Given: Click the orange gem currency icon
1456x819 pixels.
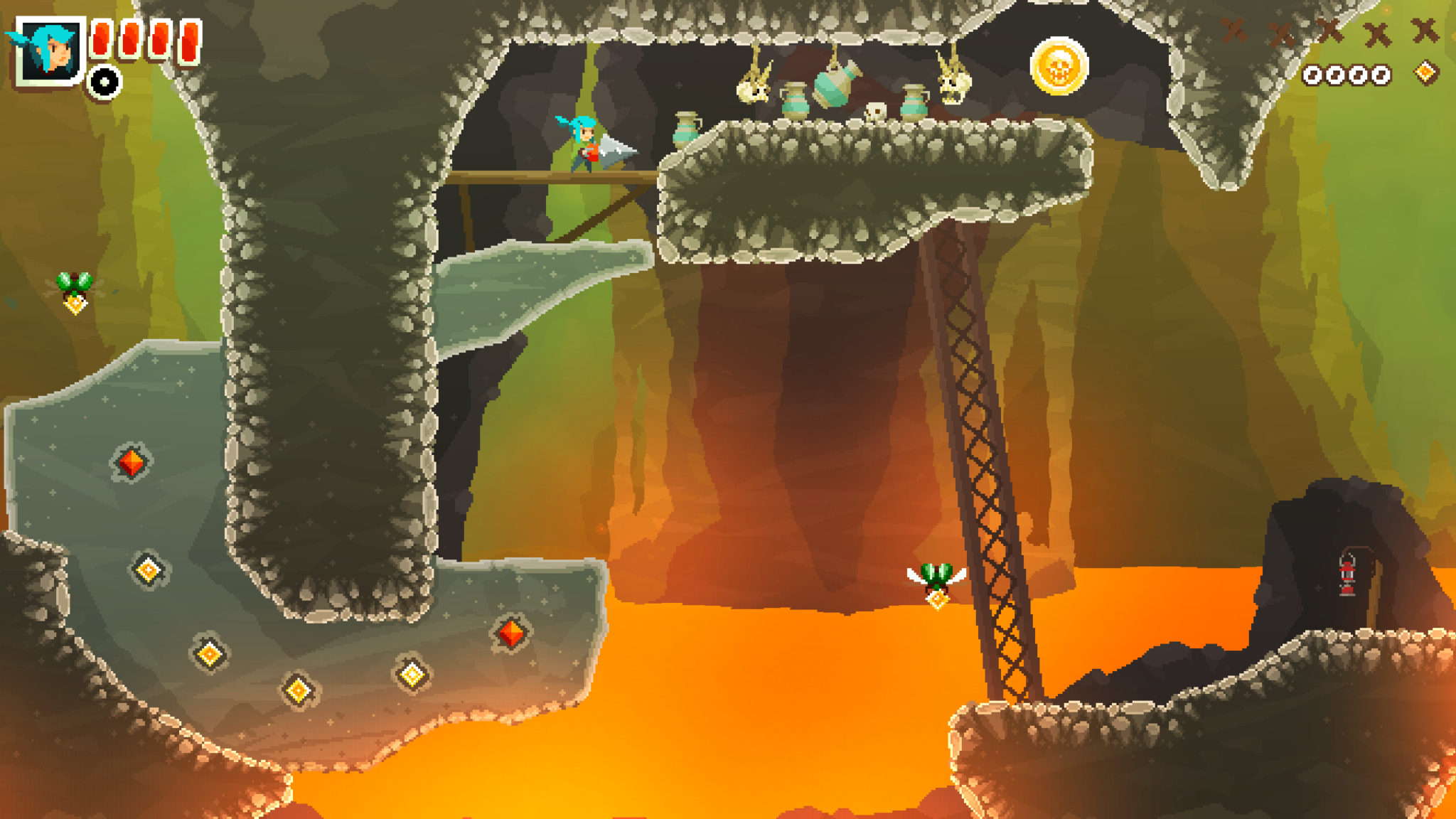Looking at the screenshot, I should (x=1425, y=73).
